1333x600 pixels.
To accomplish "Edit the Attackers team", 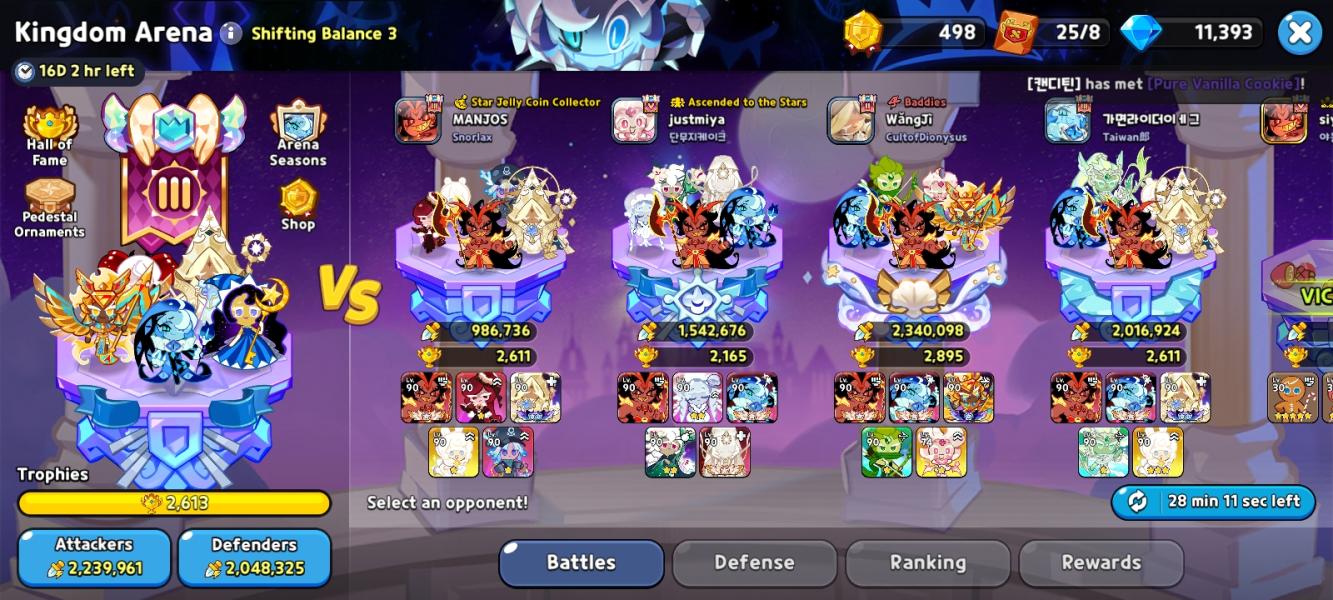I will coord(94,557).
